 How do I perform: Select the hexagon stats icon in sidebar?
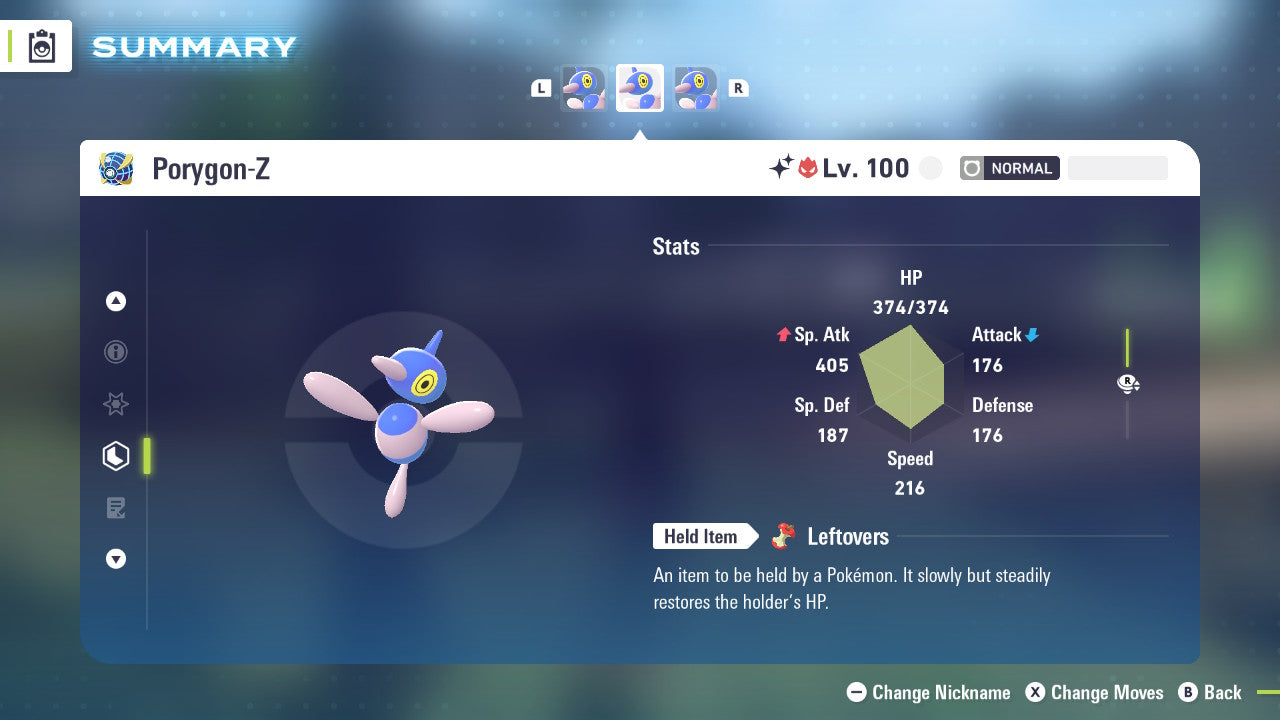[116, 456]
